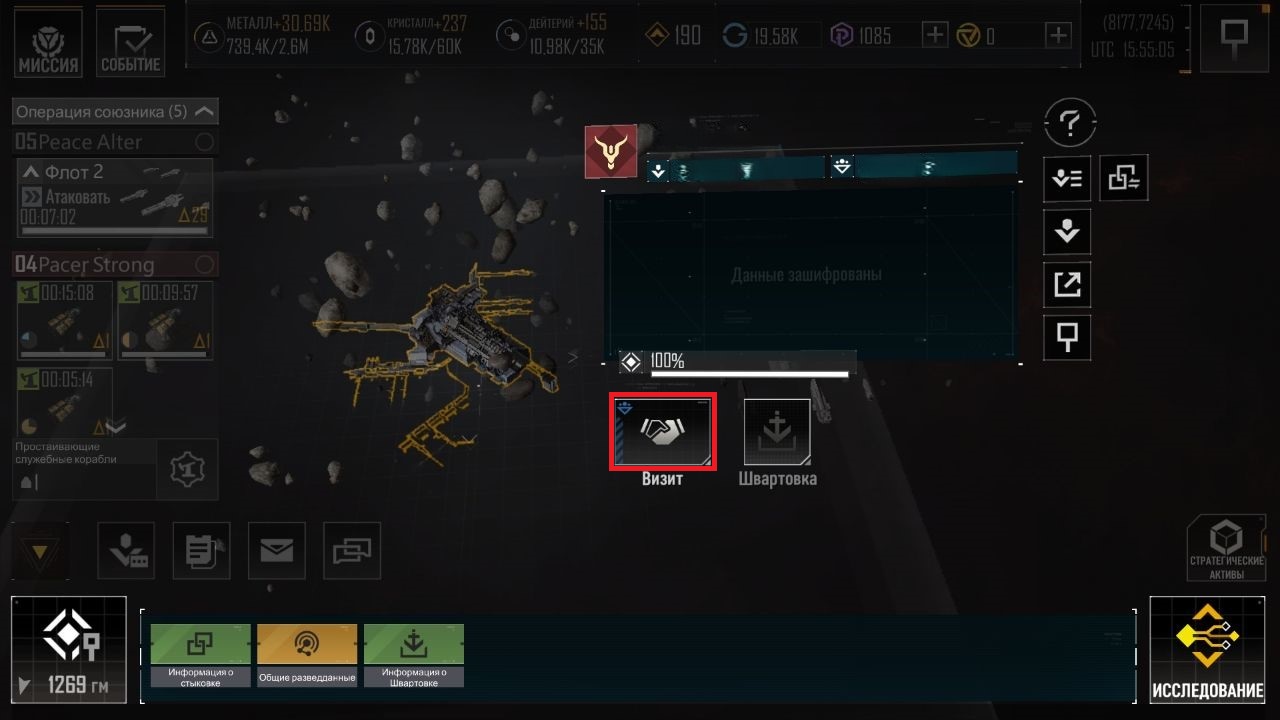Open the bookmark pin in top corner
The height and width of the screenshot is (720, 1280).
(1234, 38)
